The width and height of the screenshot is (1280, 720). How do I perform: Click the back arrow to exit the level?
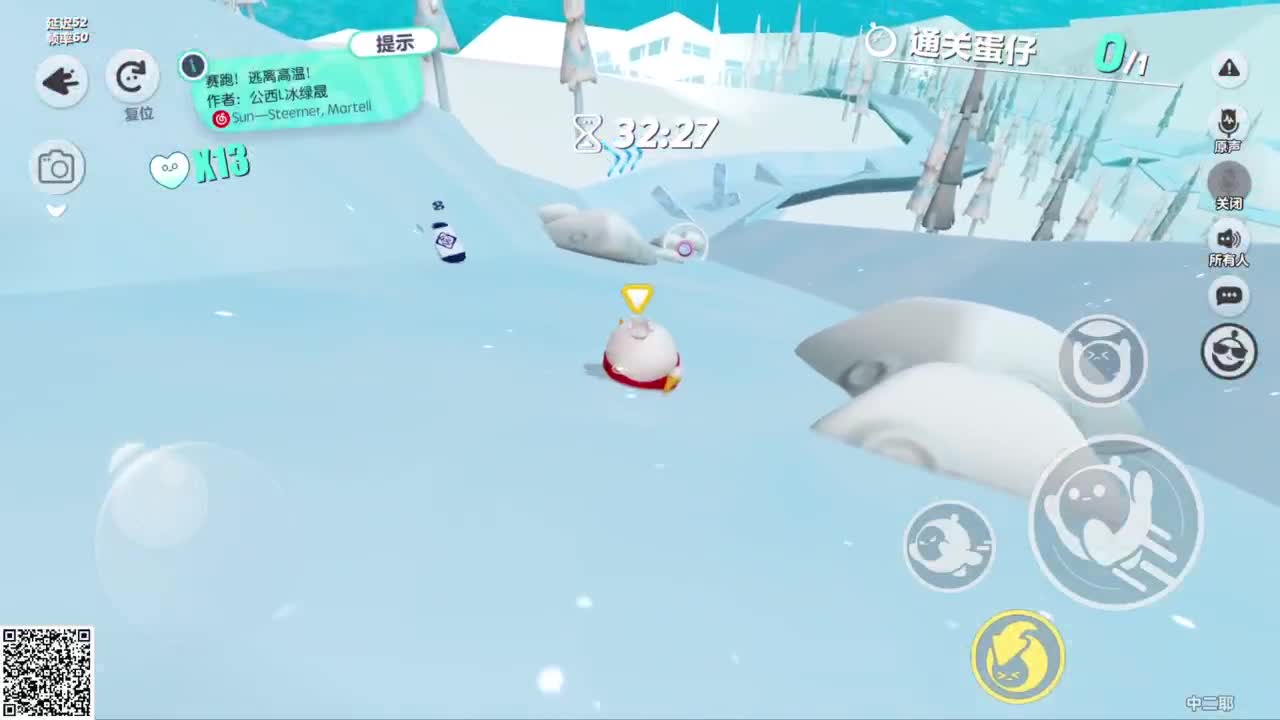coord(60,80)
